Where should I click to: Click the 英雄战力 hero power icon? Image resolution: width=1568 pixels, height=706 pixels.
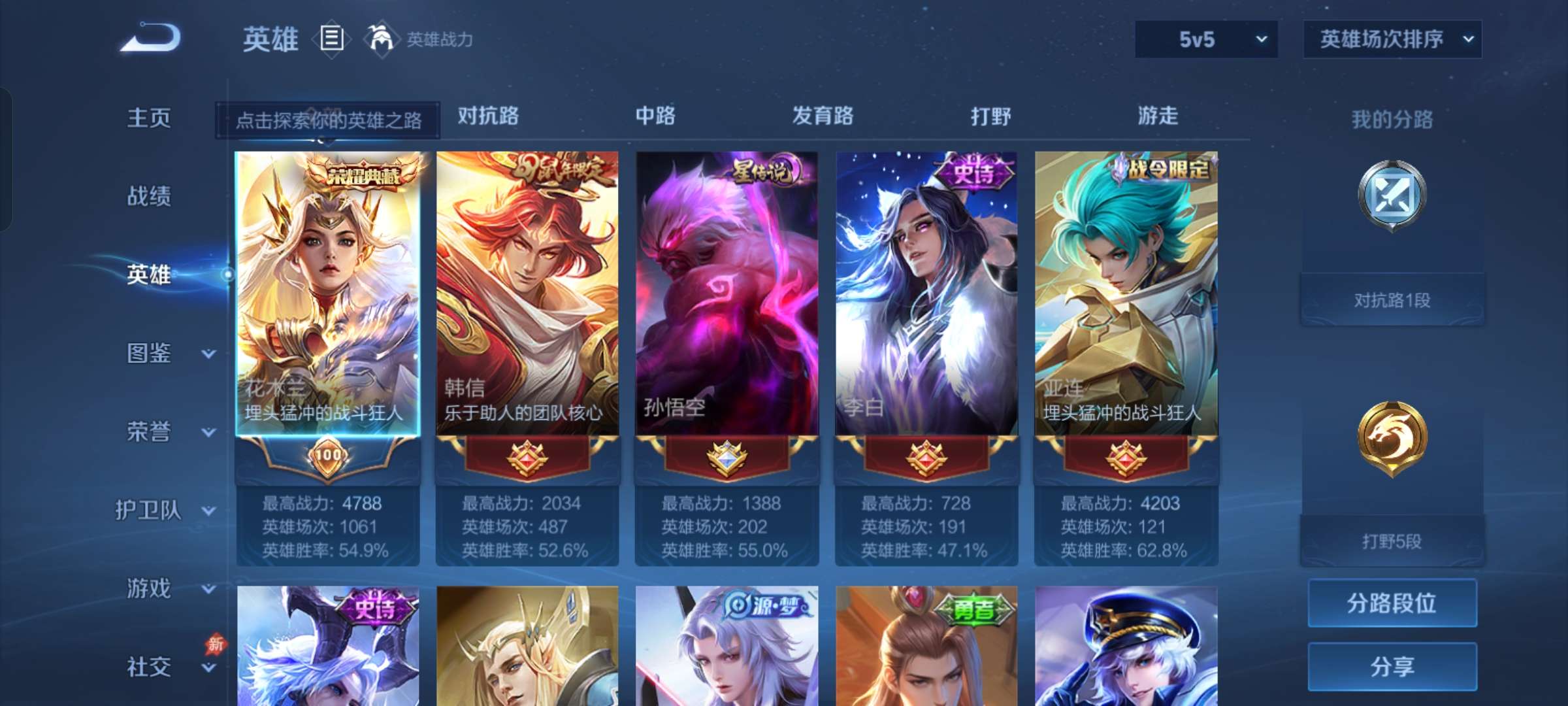[x=382, y=39]
